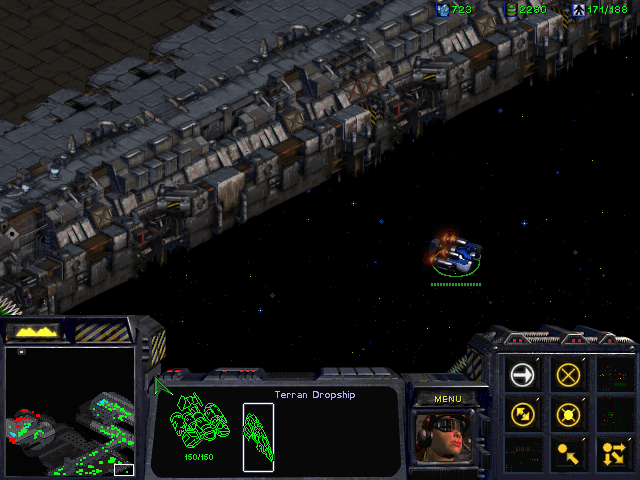Viewport: 640px width, 480px height.
Task: Use the Unload All command
Action: 613,453
